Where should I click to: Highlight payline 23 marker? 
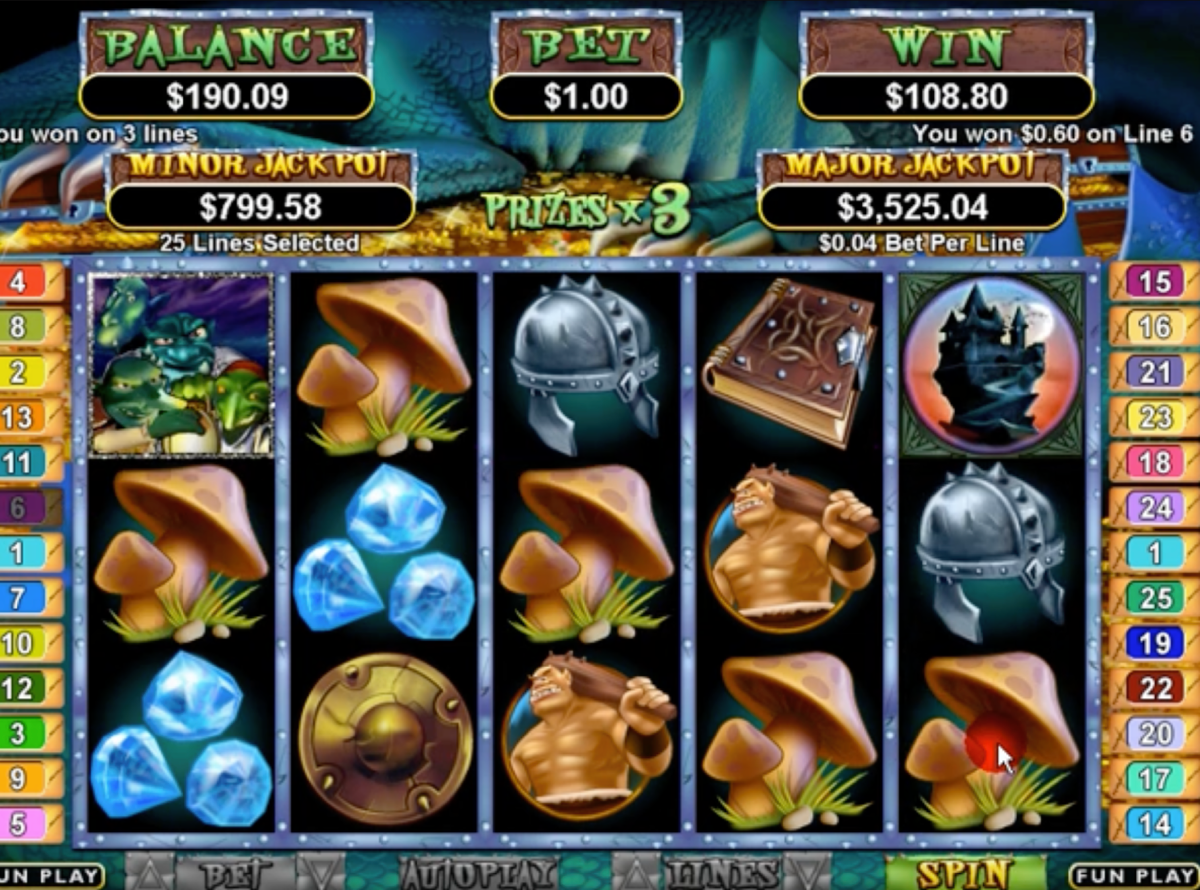tap(1153, 417)
